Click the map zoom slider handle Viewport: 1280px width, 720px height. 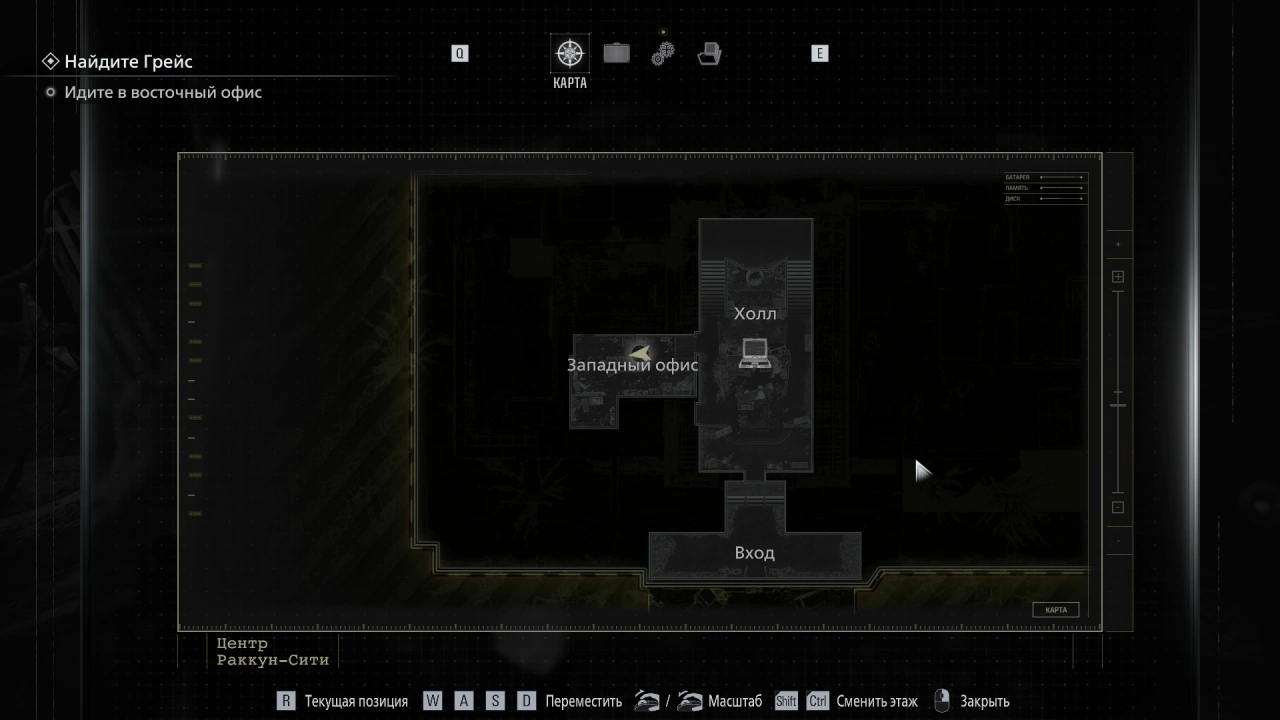click(x=1118, y=405)
